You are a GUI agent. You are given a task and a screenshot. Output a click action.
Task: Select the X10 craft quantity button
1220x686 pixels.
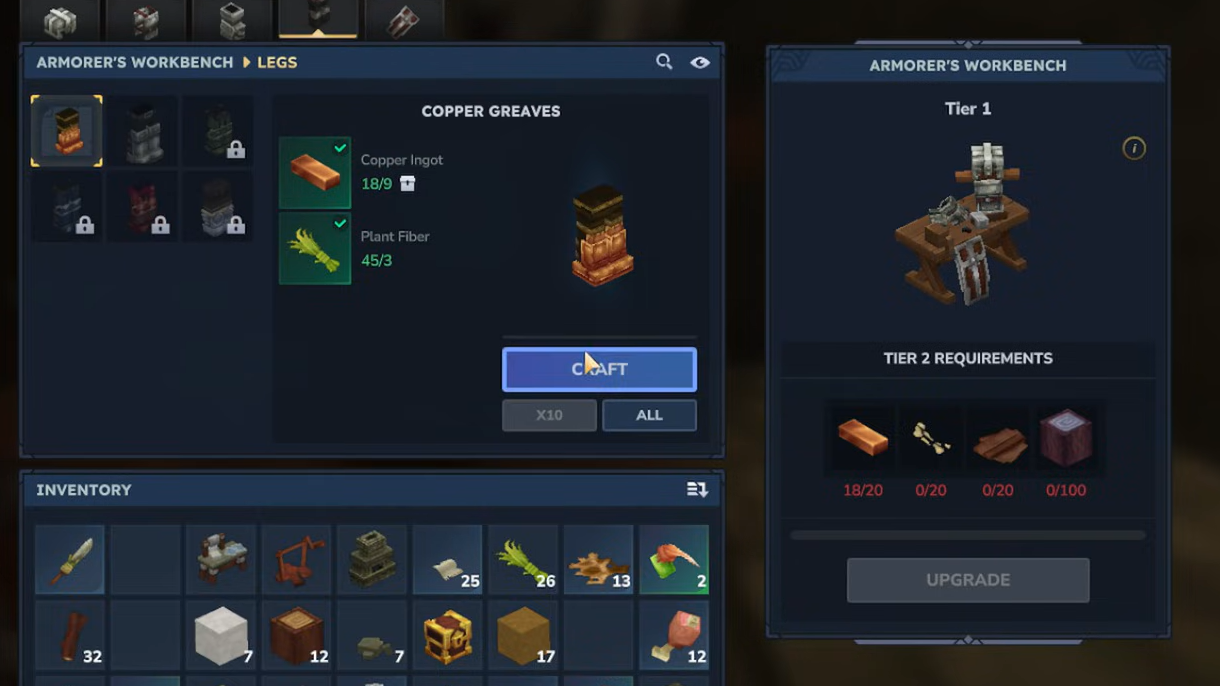[x=549, y=415]
